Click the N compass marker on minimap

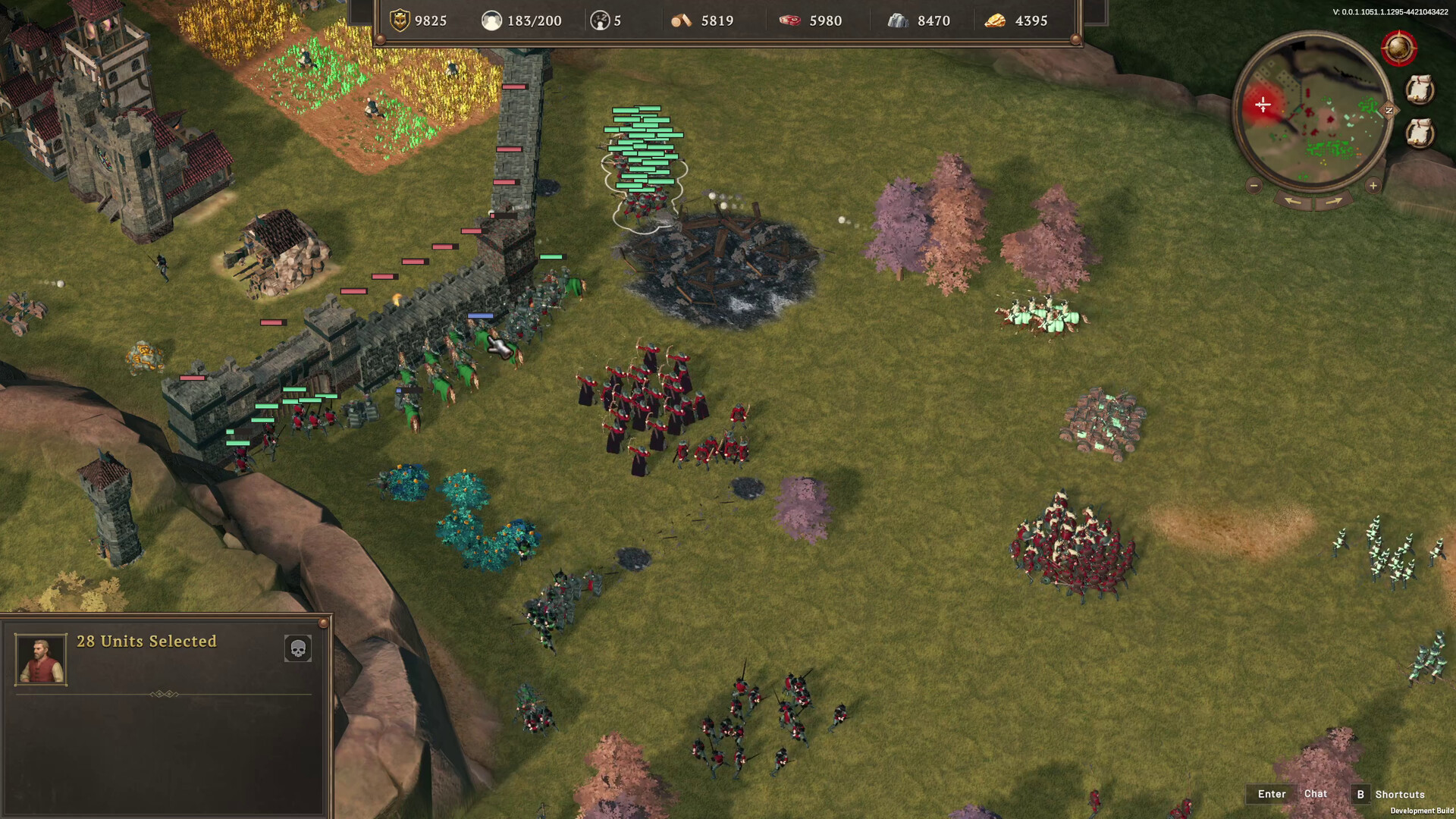1389,110
